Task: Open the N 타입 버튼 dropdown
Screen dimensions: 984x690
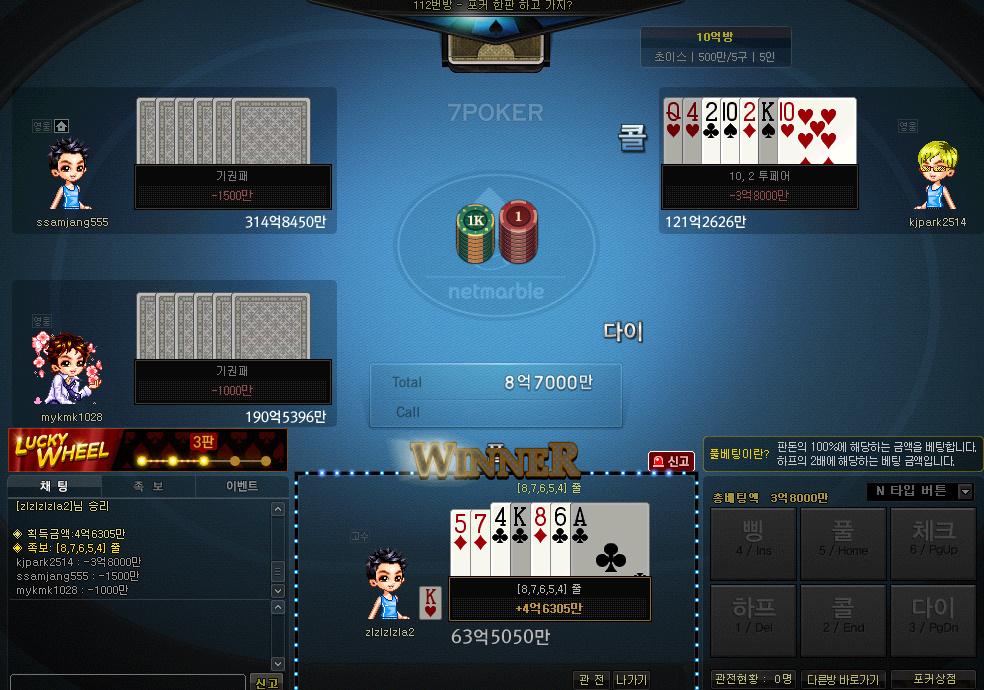Action: click(921, 491)
